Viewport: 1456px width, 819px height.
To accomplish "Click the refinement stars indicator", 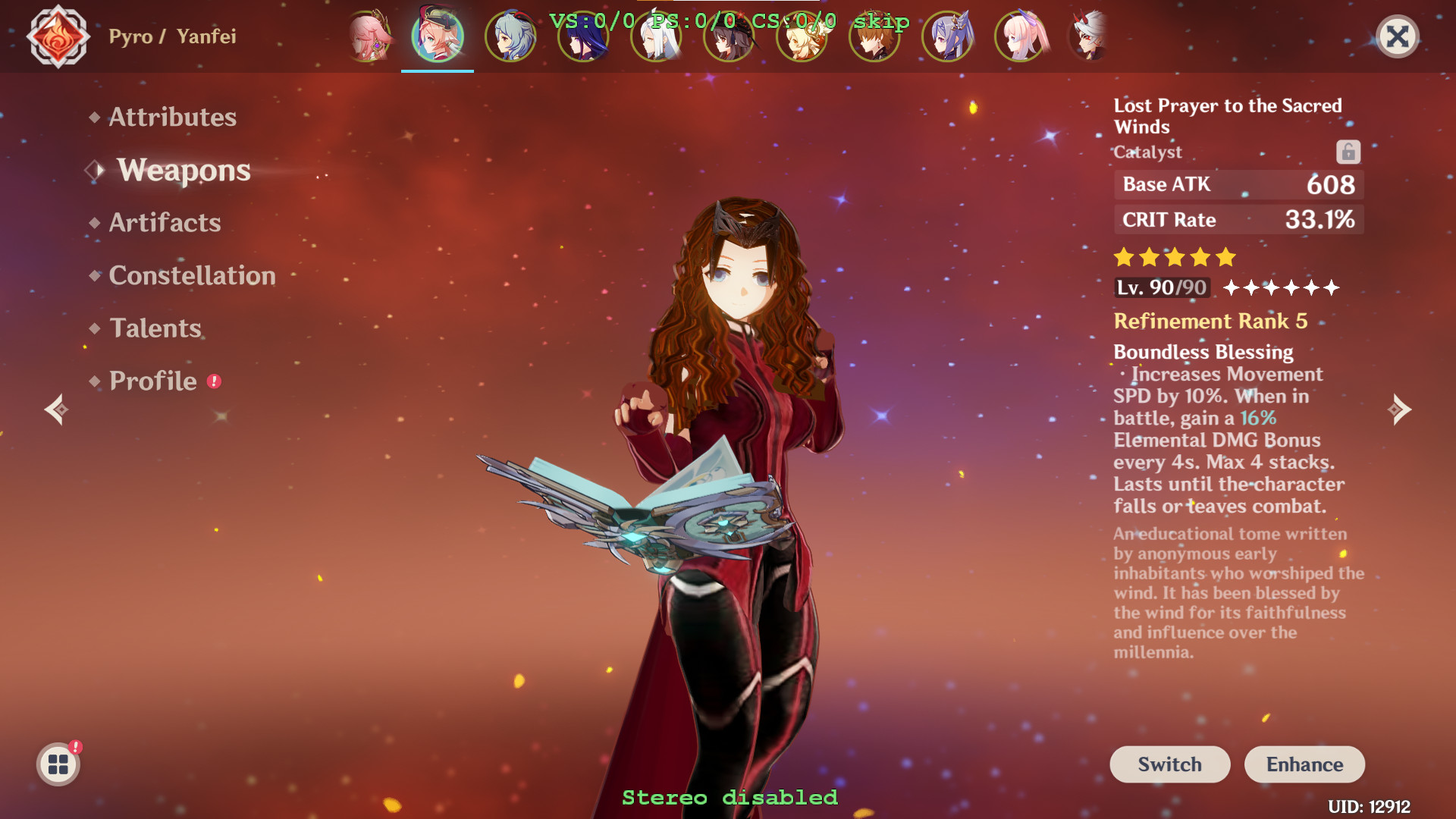I will [x=1283, y=287].
